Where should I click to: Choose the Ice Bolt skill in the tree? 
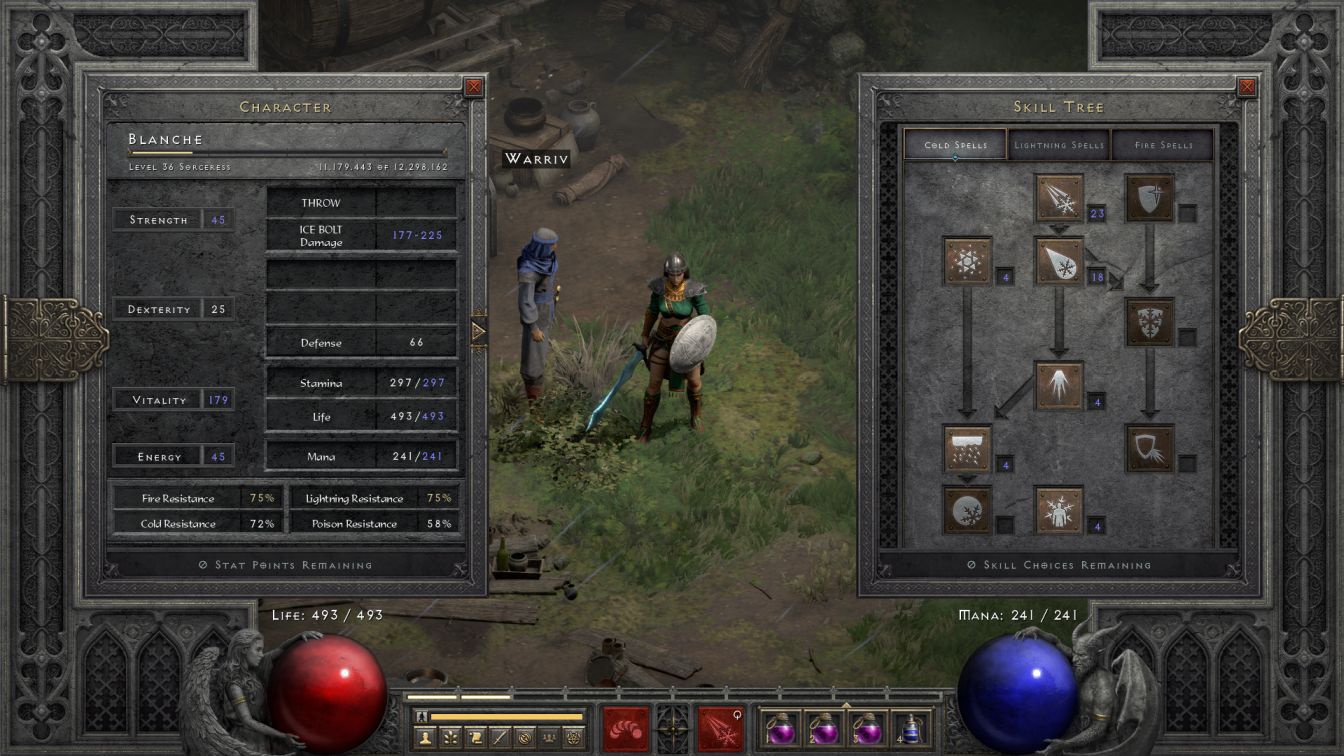(1059, 198)
